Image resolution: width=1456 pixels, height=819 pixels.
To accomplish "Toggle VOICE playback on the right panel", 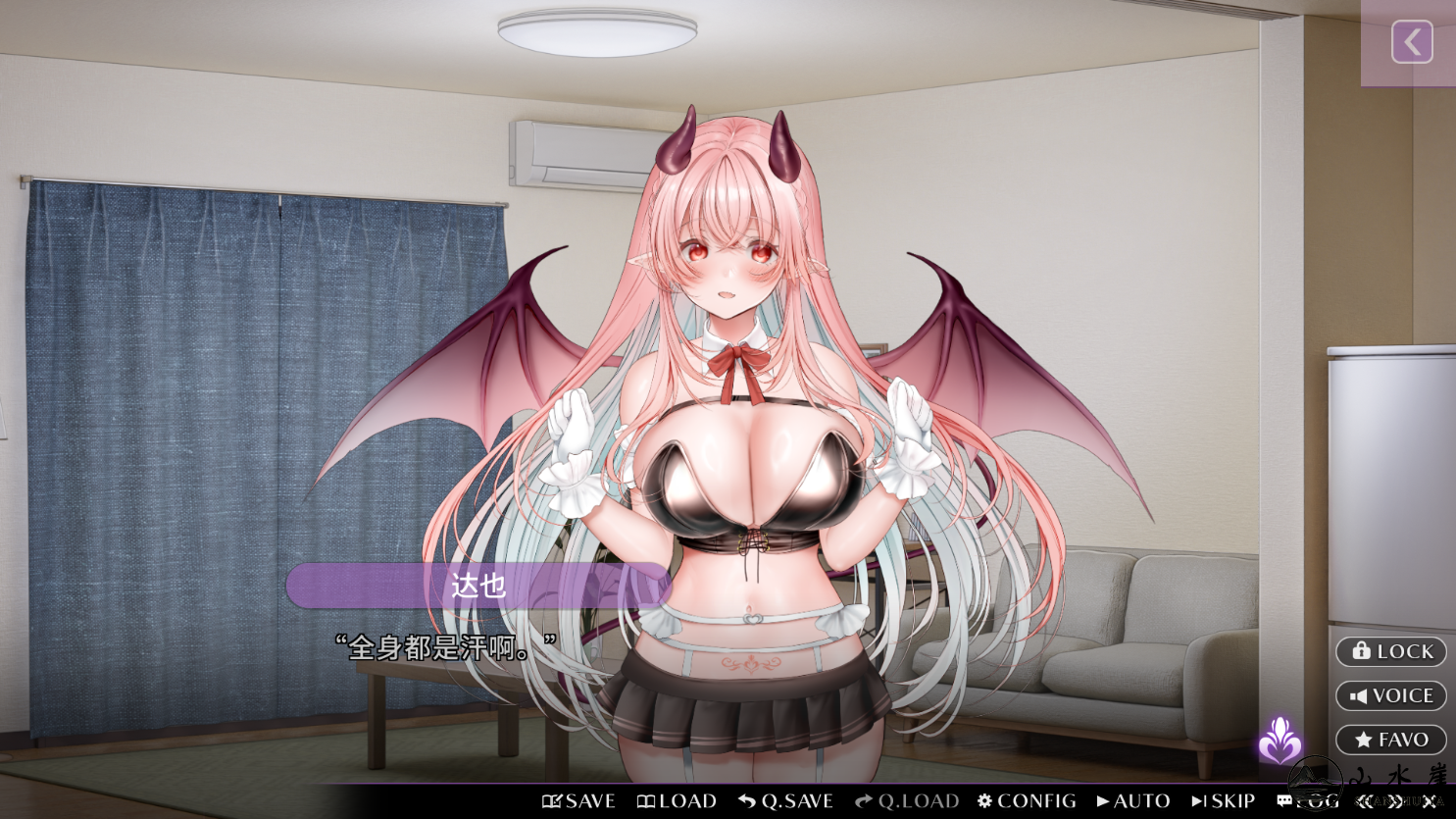I will click(x=1390, y=695).
